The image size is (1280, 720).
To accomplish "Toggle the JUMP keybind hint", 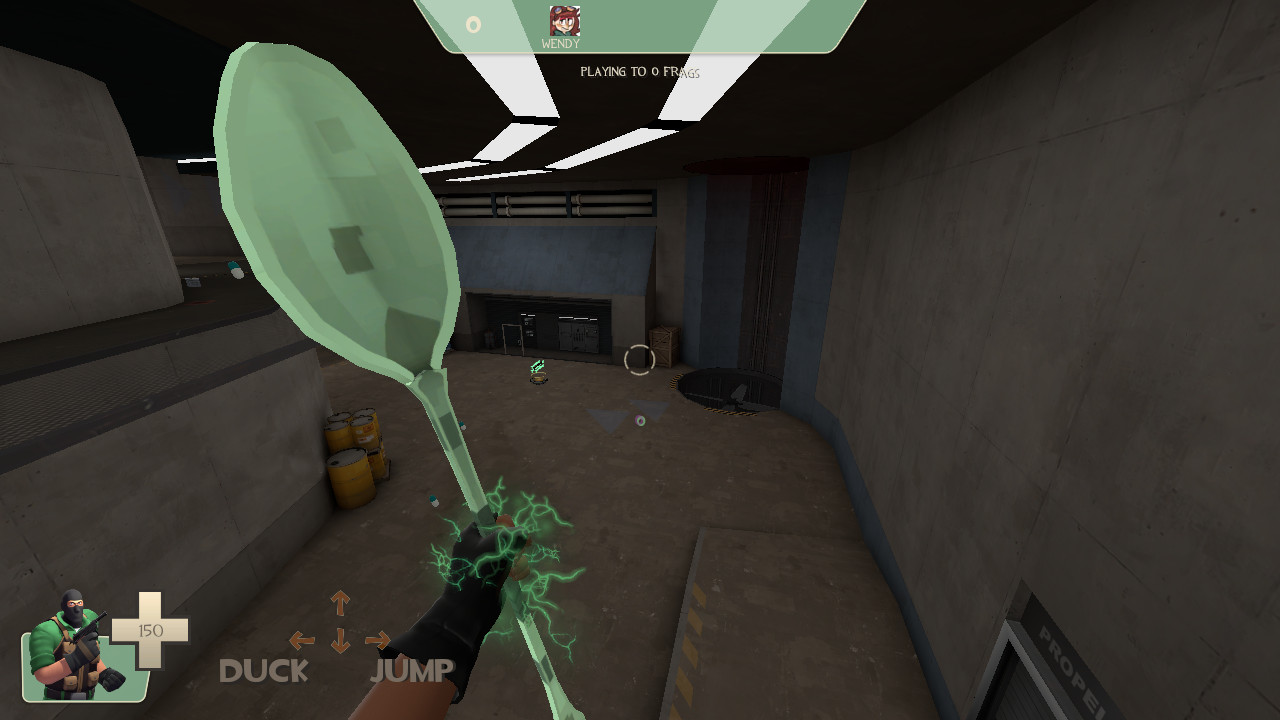I will (x=413, y=668).
